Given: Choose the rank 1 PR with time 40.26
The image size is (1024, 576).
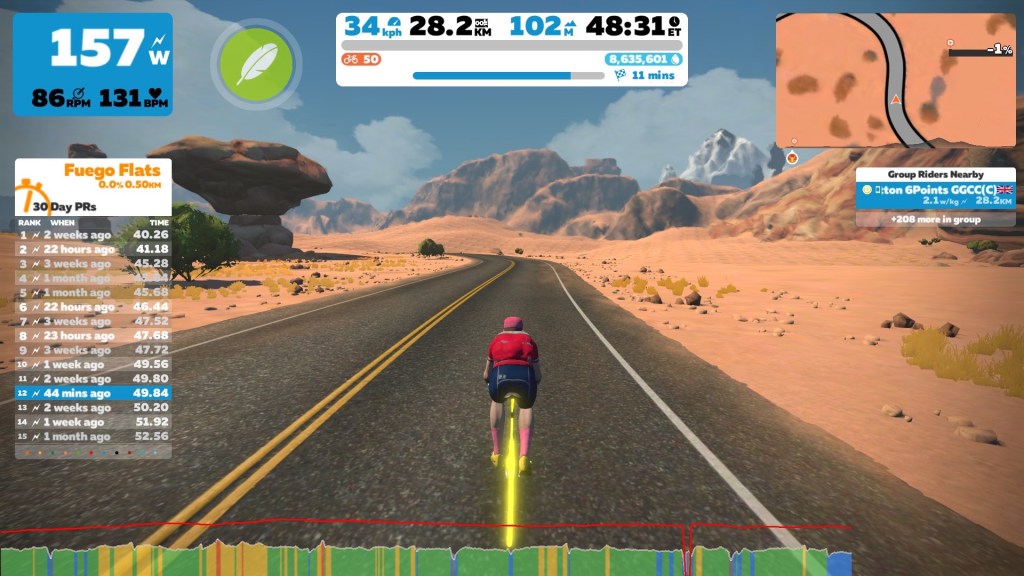Looking at the screenshot, I should (93, 235).
